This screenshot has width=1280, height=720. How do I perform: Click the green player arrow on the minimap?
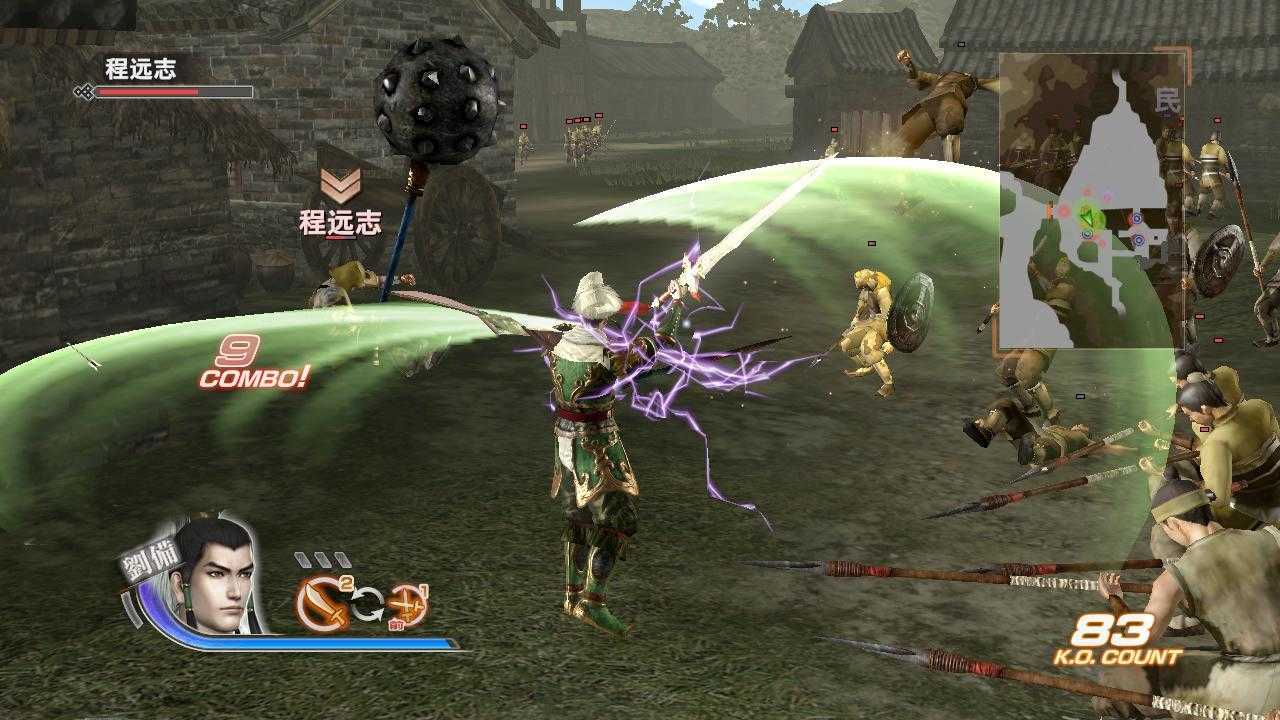point(1087,217)
